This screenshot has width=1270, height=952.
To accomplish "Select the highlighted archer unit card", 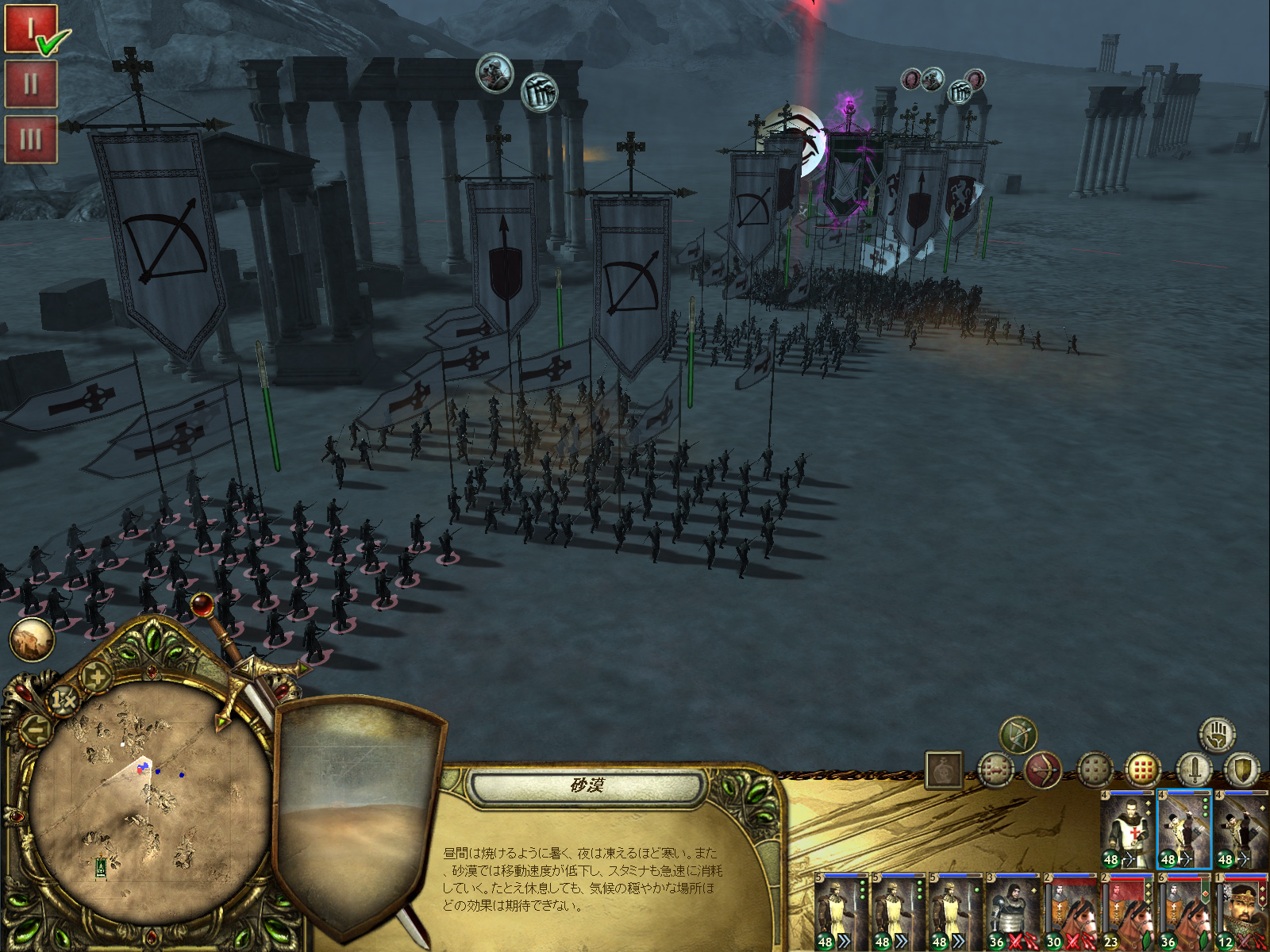I will point(1183,830).
